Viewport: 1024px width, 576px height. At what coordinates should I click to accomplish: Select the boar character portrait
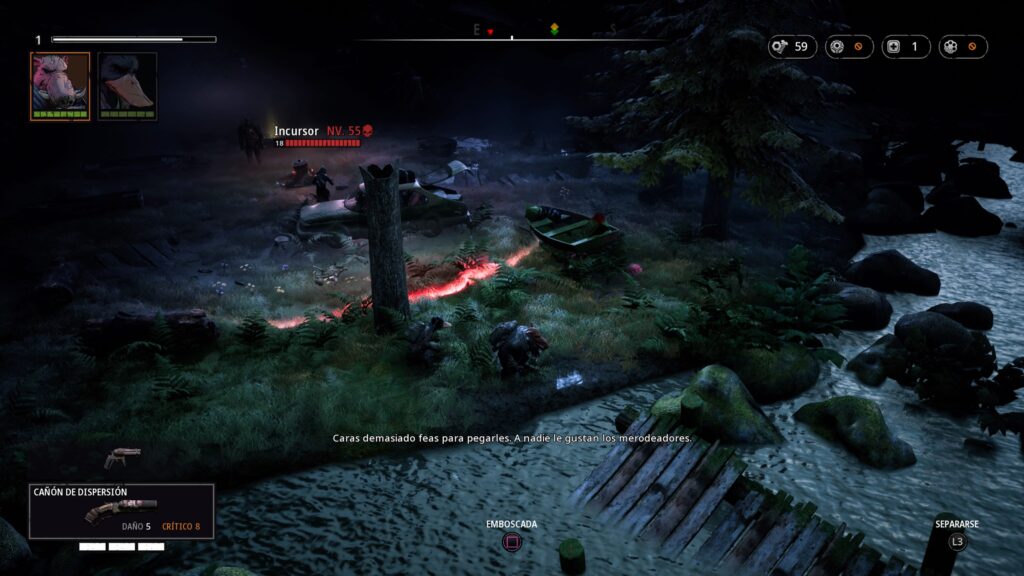[x=60, y=85]
